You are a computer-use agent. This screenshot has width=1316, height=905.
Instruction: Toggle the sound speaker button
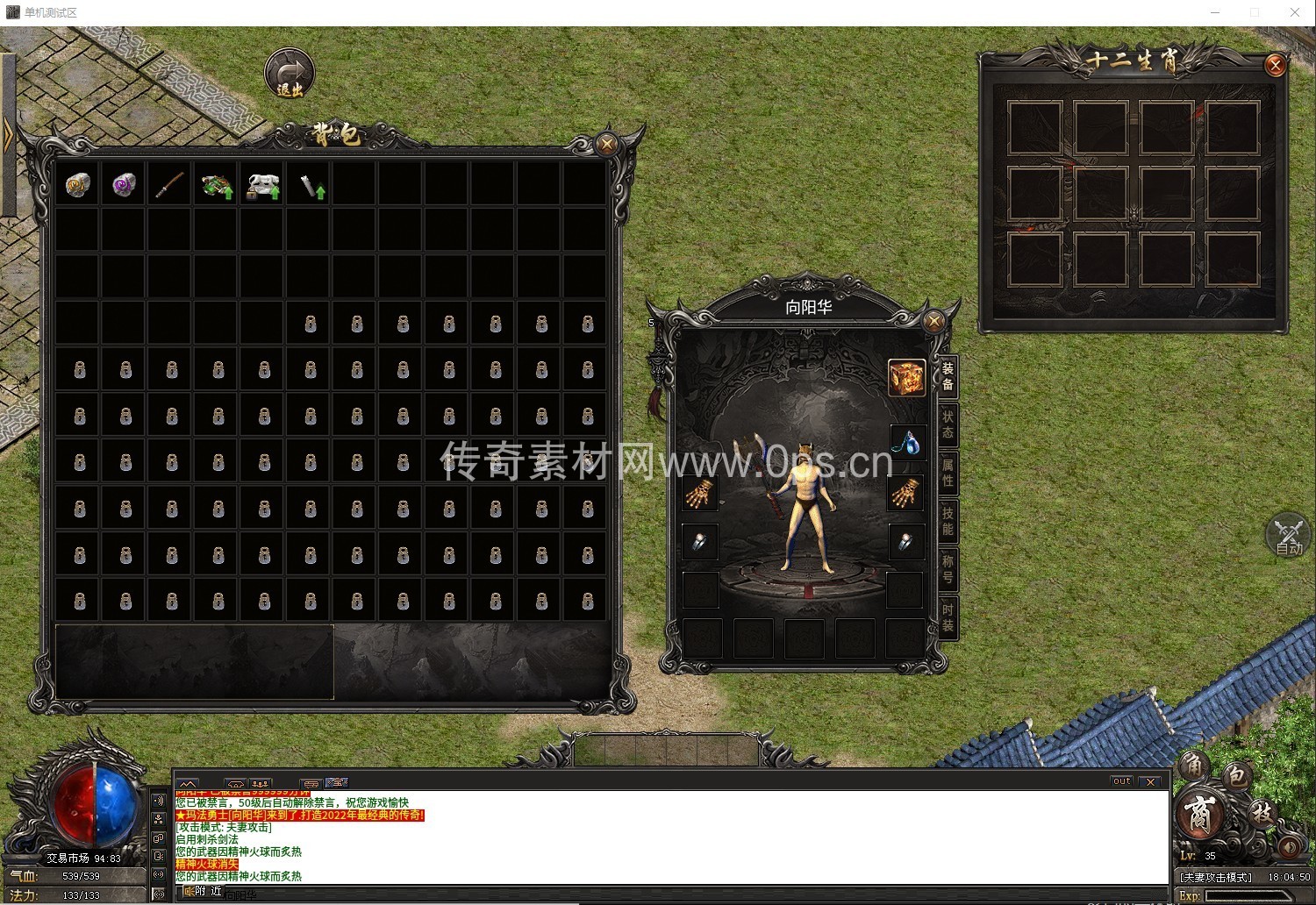point(1289,847)
